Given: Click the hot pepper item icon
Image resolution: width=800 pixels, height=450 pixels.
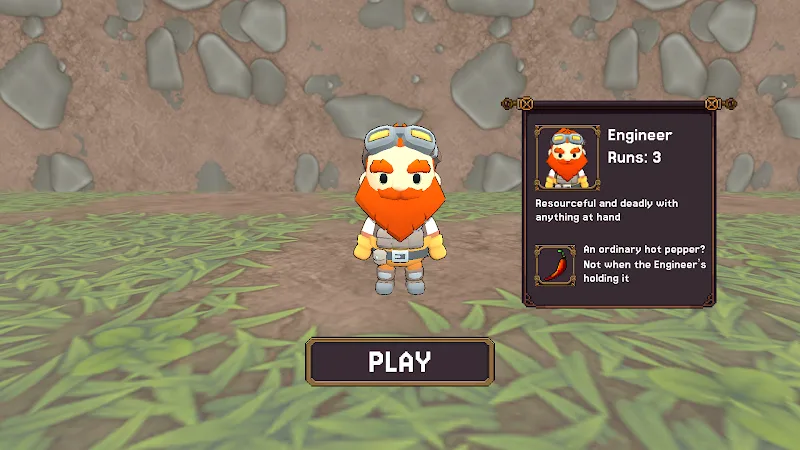Looking at the screenshot, I should tap(555, 266).
